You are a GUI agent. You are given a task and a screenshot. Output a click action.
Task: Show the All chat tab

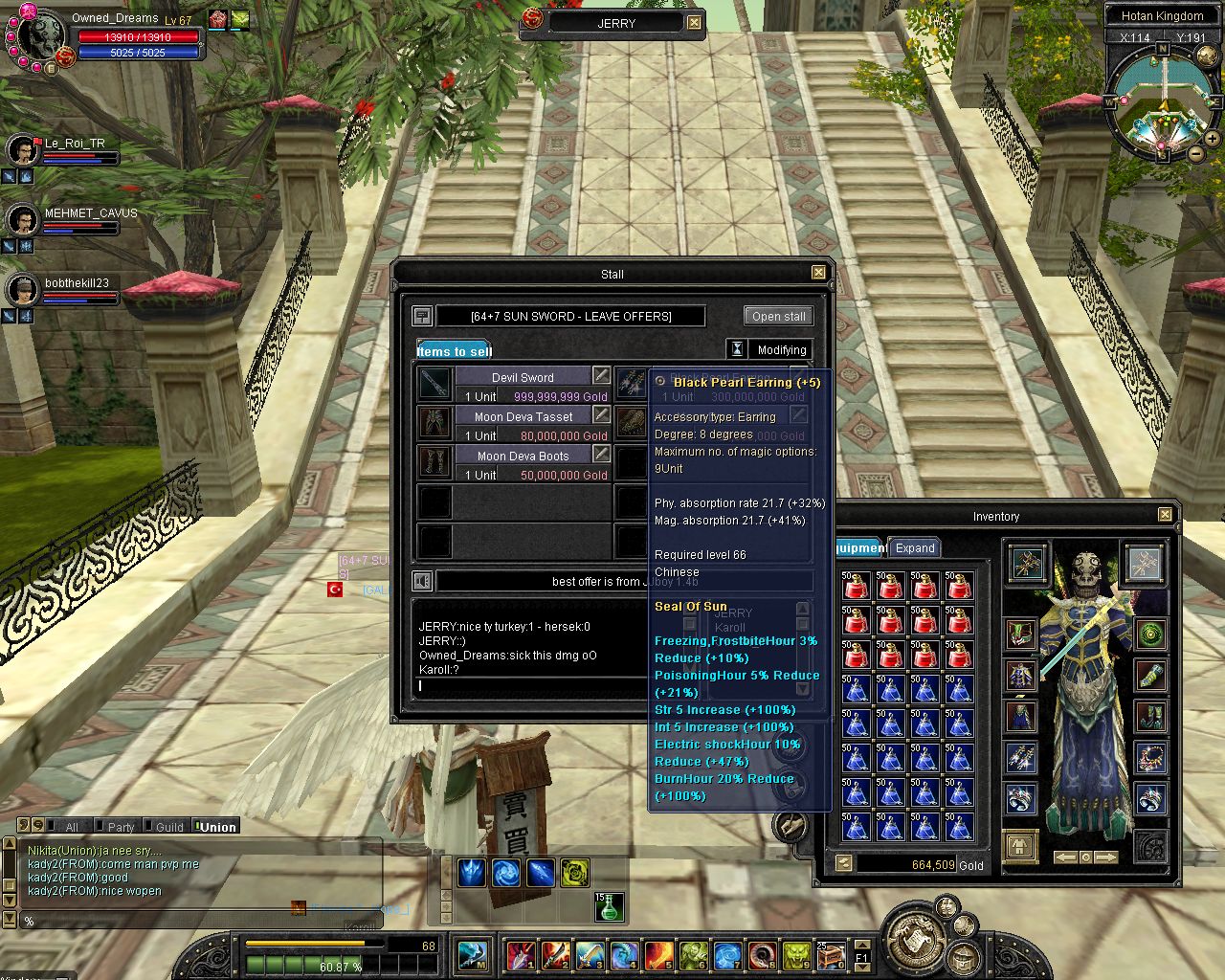tap(72, 827)
